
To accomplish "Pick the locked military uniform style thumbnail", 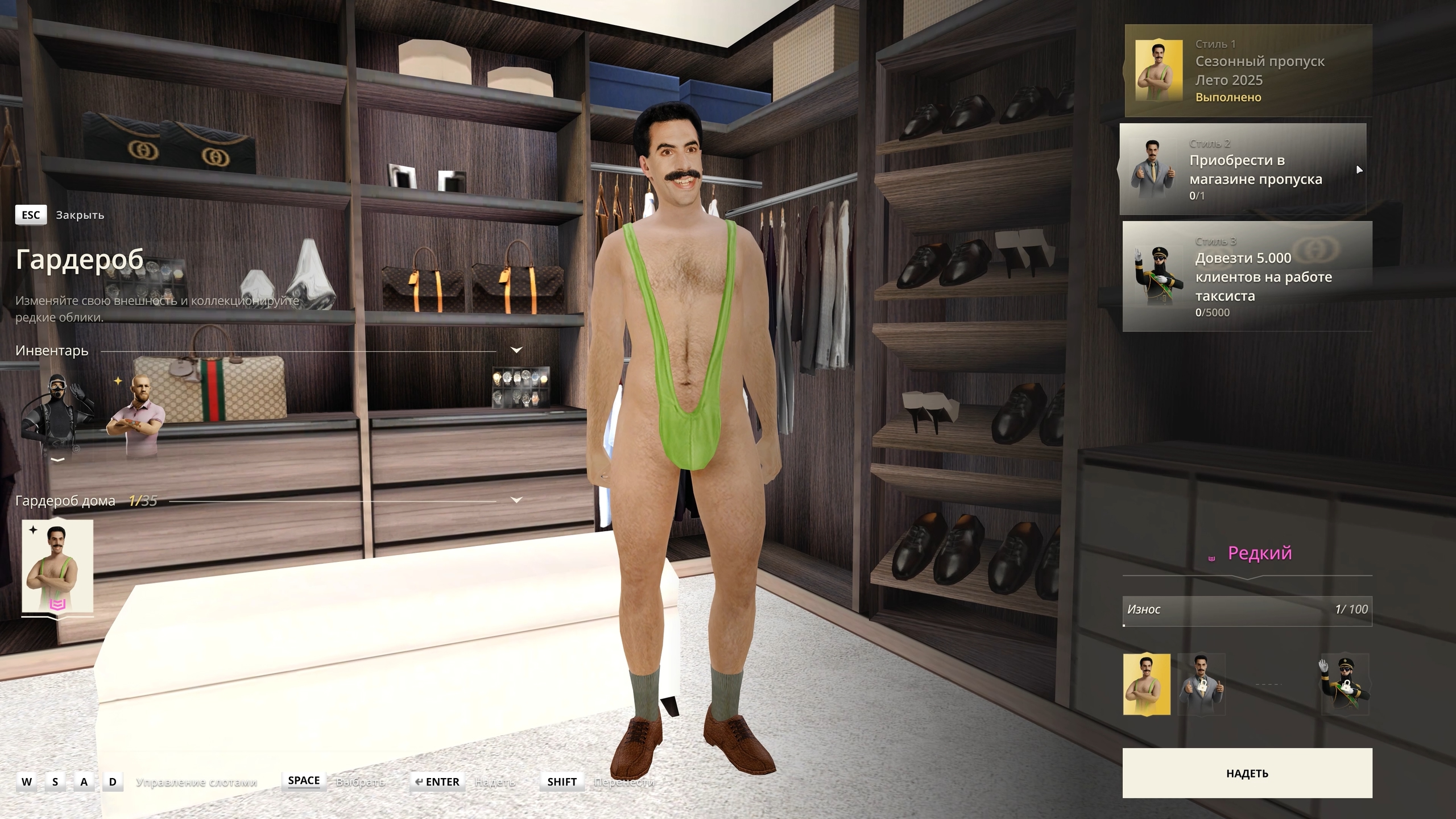I will tap(1345, 684).
